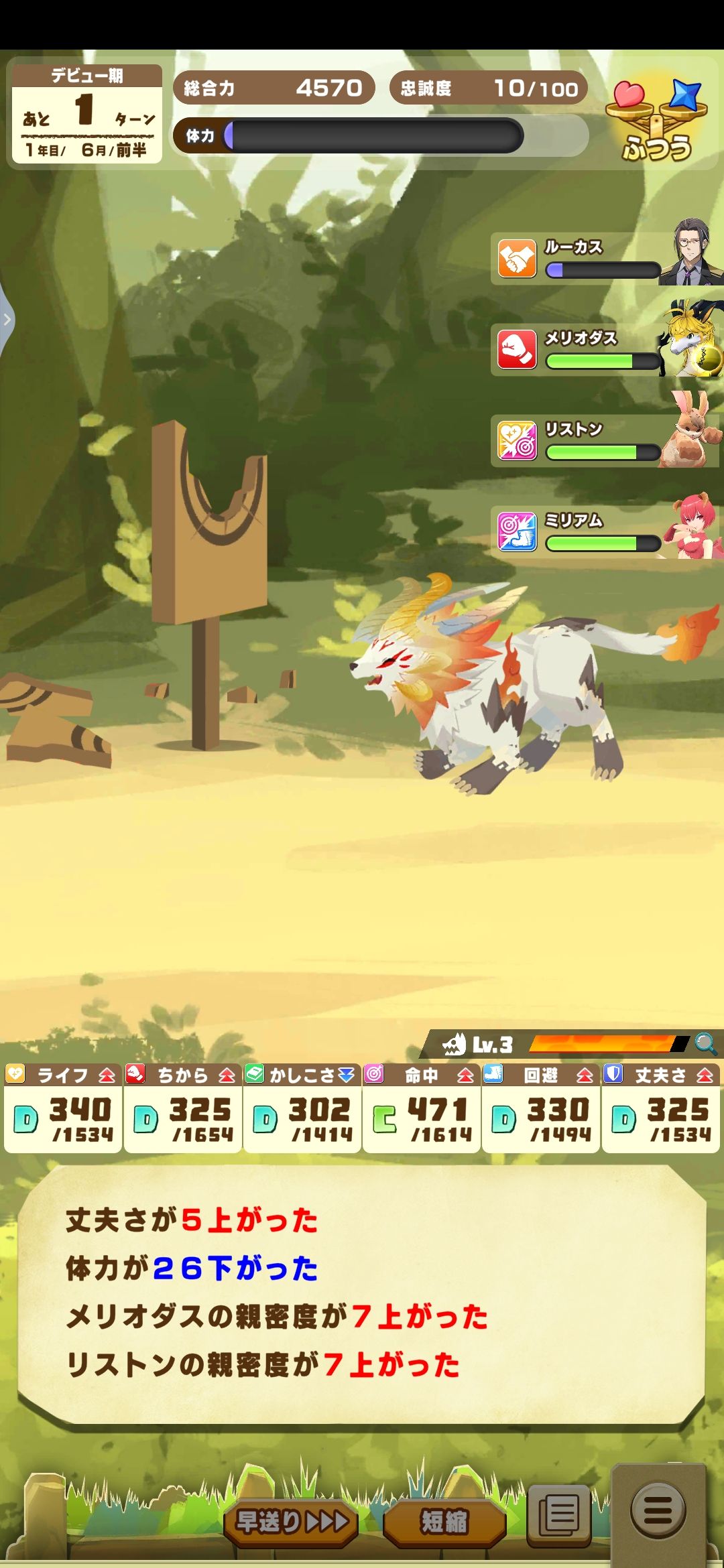This screenshot has width=724, height=1568.
Task: Tap the 短縮 shorten button
Action: (x=444, y=1521)
